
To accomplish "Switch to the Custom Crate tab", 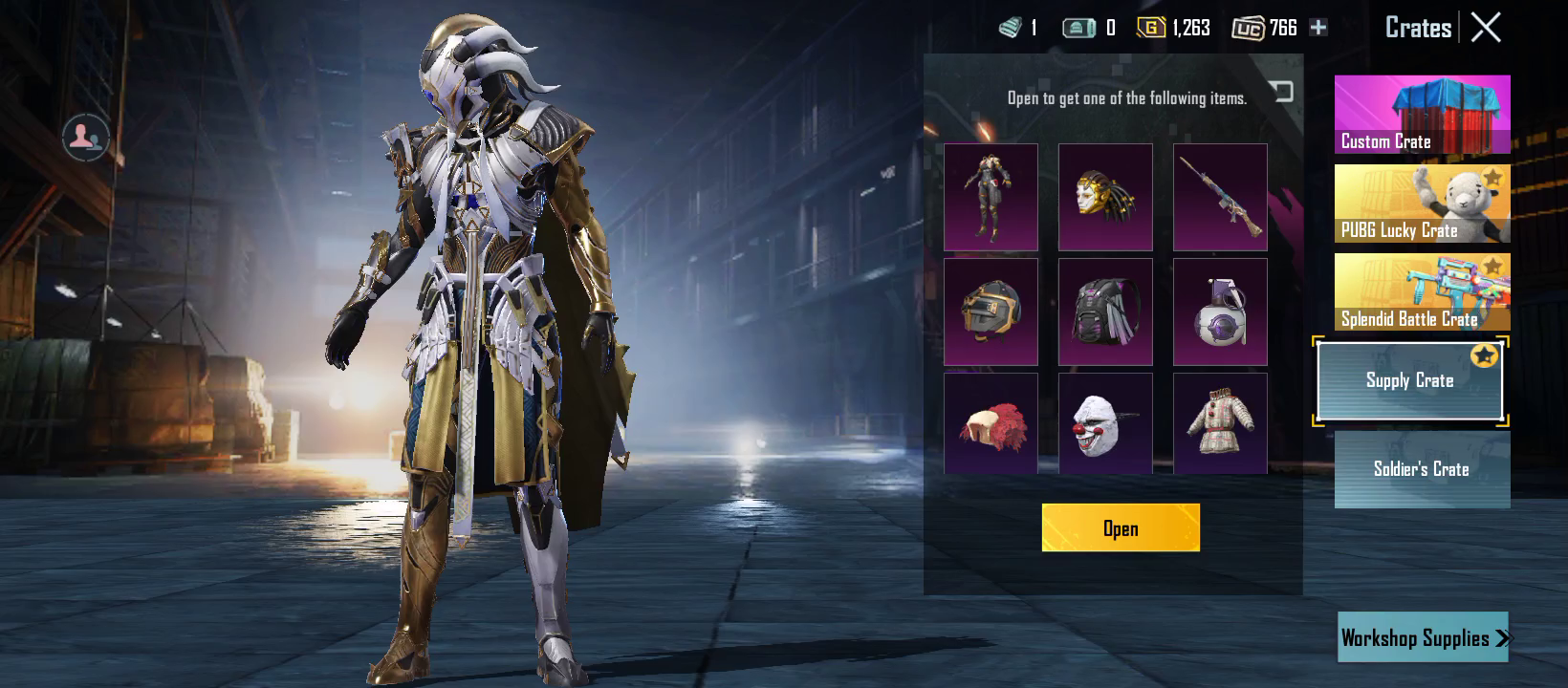I will (x=1422, y=115).
